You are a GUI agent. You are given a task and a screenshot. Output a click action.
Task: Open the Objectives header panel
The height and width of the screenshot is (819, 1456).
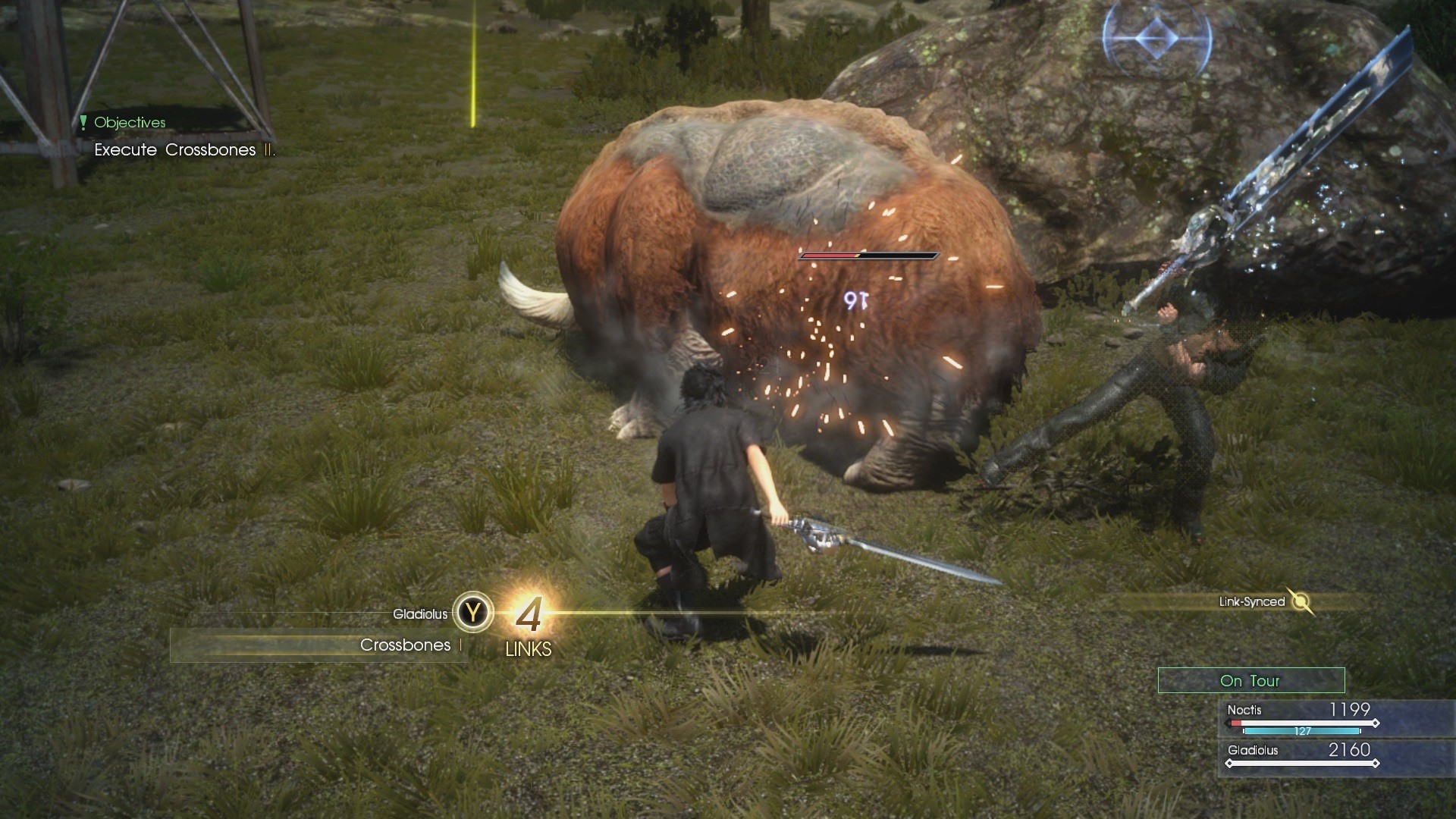click(129, 121)
